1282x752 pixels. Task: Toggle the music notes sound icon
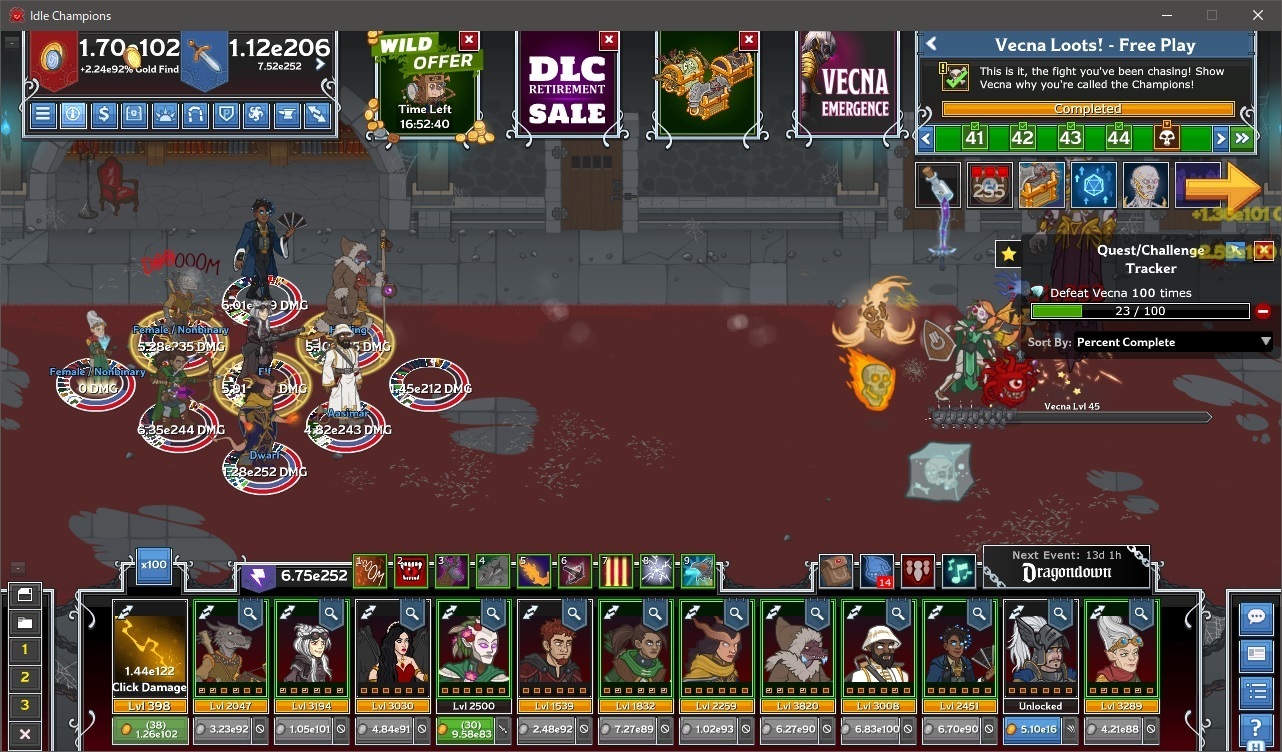click(958, 571)
